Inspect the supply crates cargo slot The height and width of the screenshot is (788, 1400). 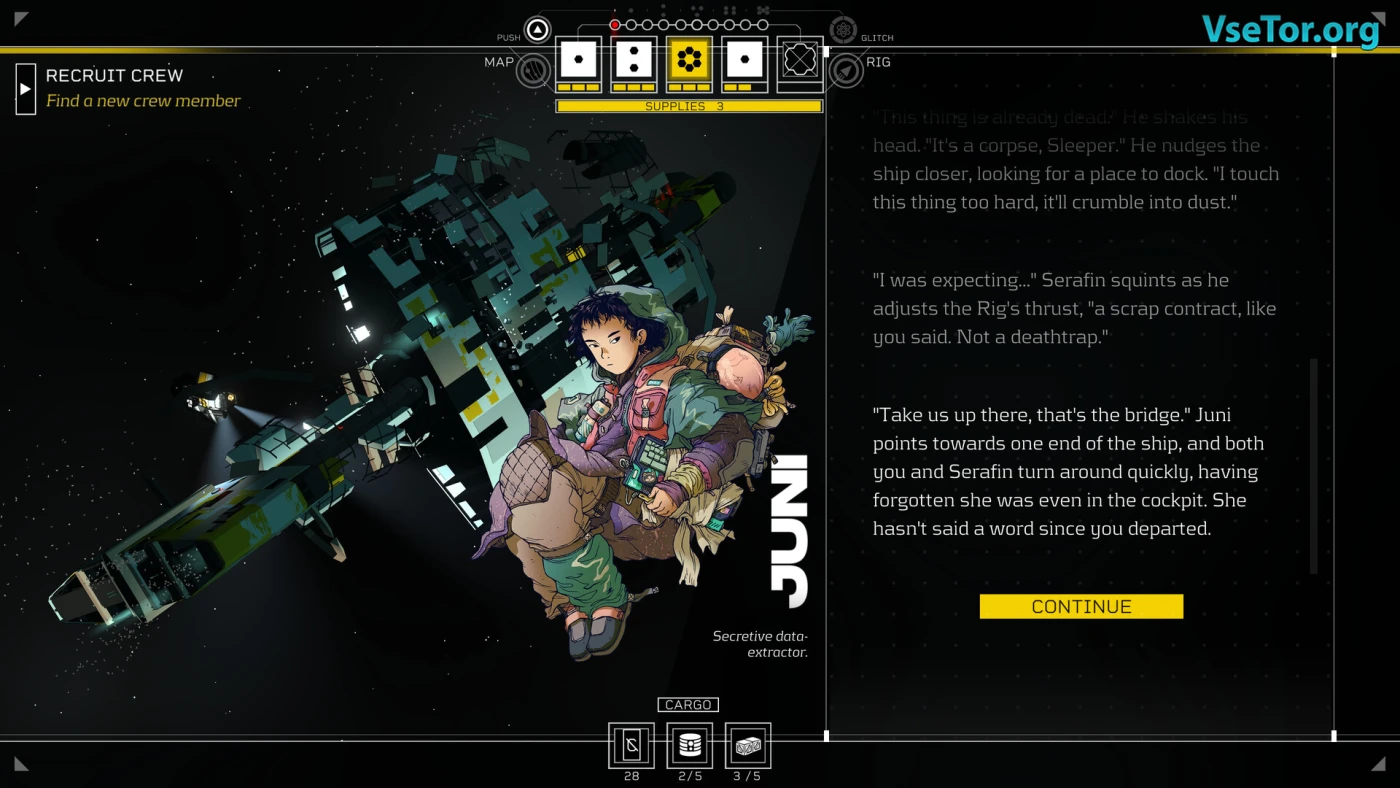point(748,745)
